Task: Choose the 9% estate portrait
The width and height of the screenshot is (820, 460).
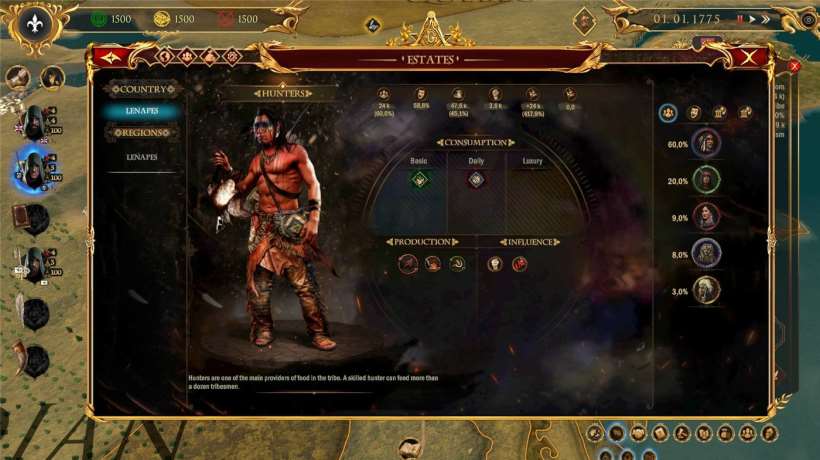Action: tap(706, 217)
